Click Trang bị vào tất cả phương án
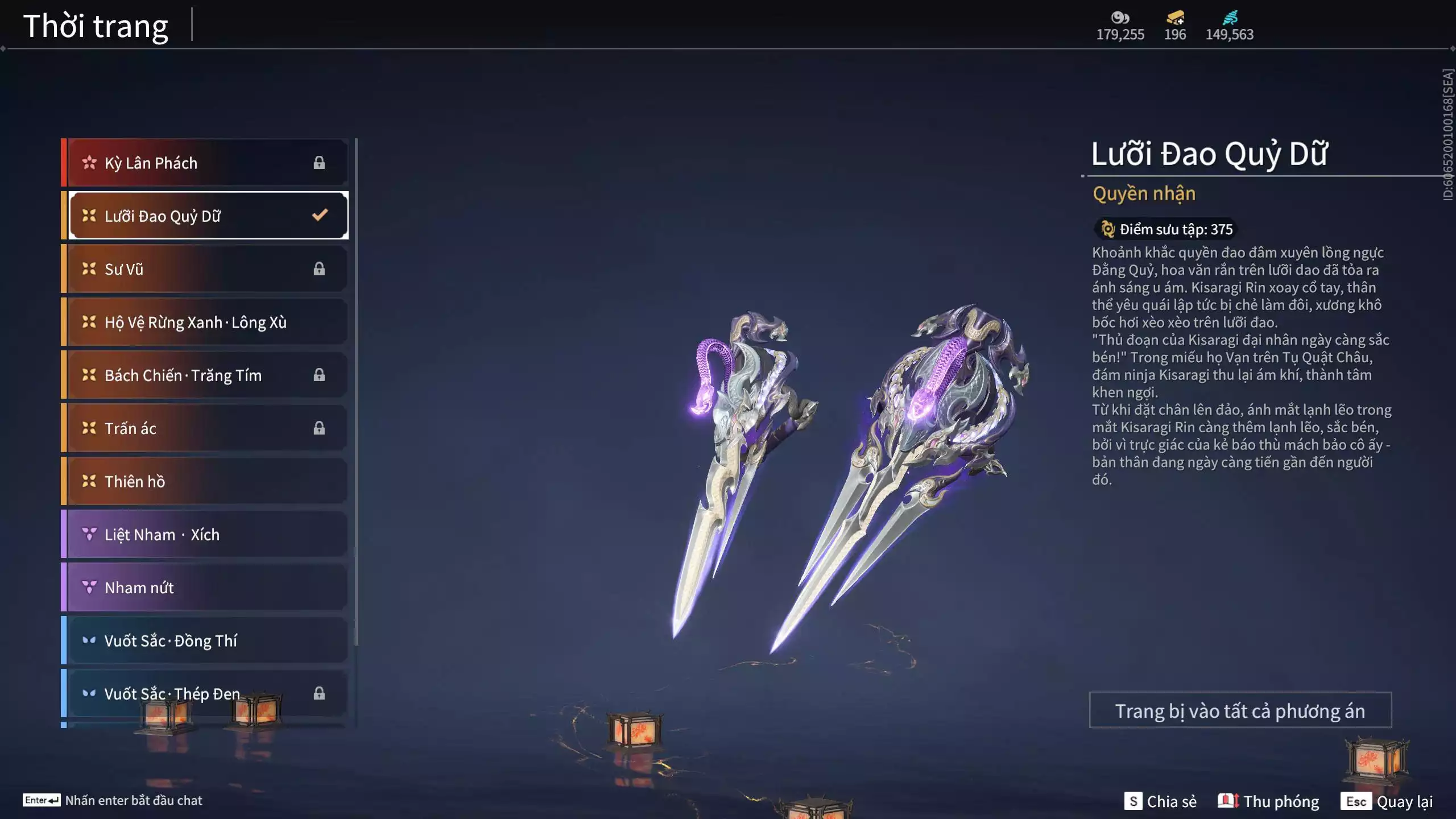Screen dimensions: 1456x819 (1240, 710)
